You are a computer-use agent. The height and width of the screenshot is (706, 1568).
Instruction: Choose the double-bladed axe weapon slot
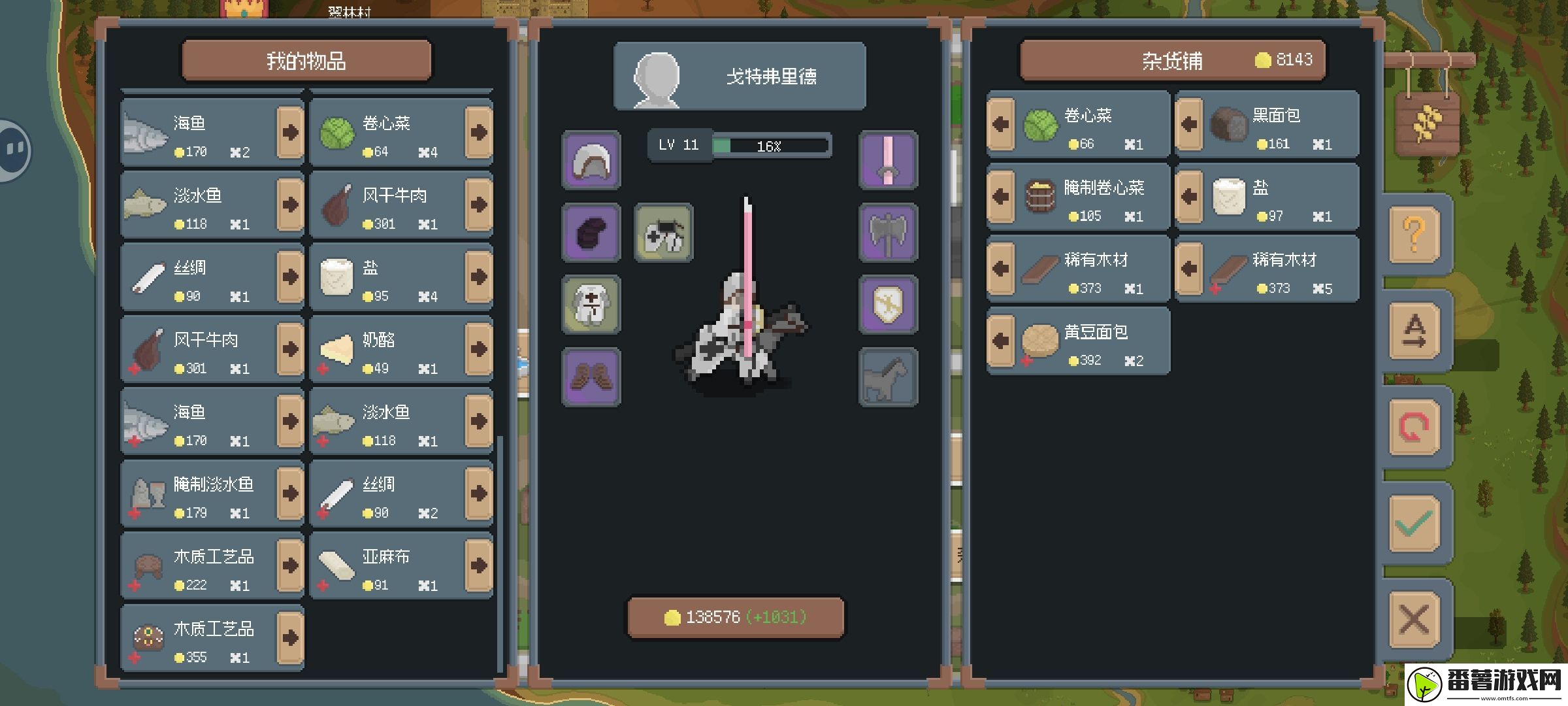click(x=888, y=233)
